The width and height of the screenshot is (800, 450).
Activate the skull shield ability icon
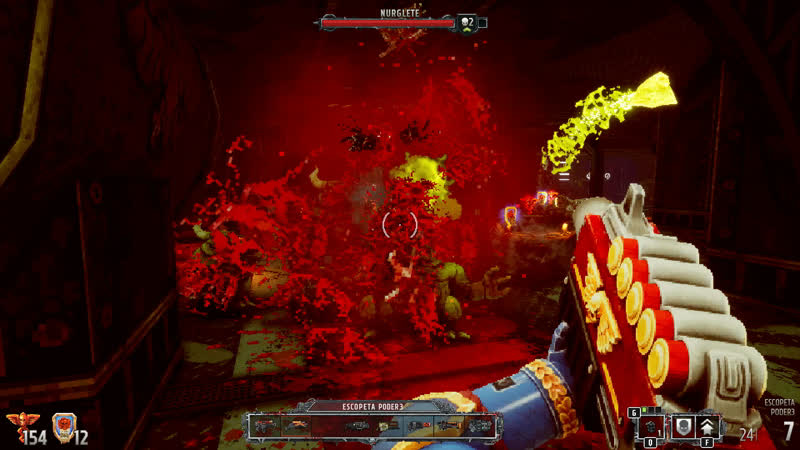[x=684, y=427]
